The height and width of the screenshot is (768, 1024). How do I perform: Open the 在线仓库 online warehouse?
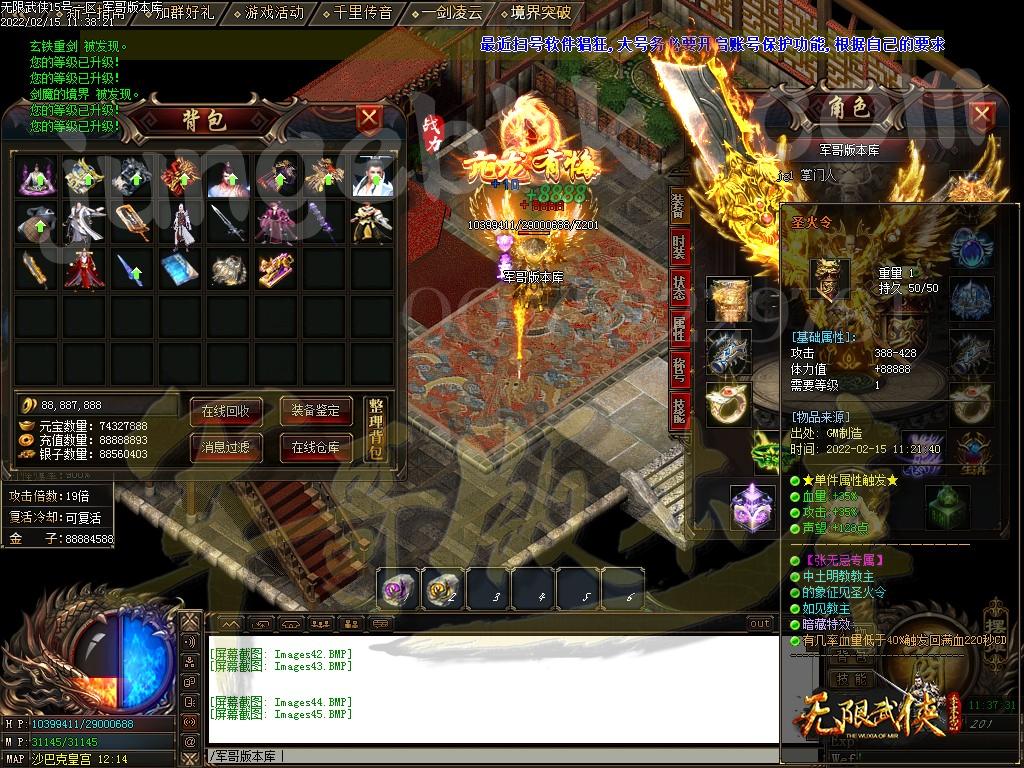[316, 447]
